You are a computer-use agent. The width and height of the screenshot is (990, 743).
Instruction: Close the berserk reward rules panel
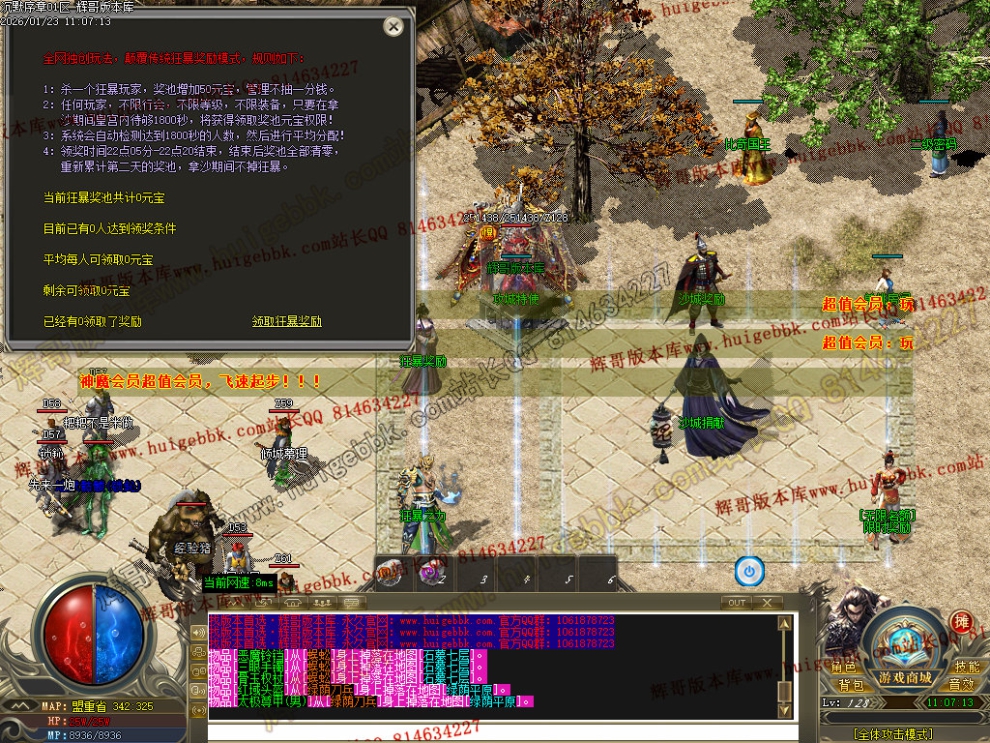[394, 27]
